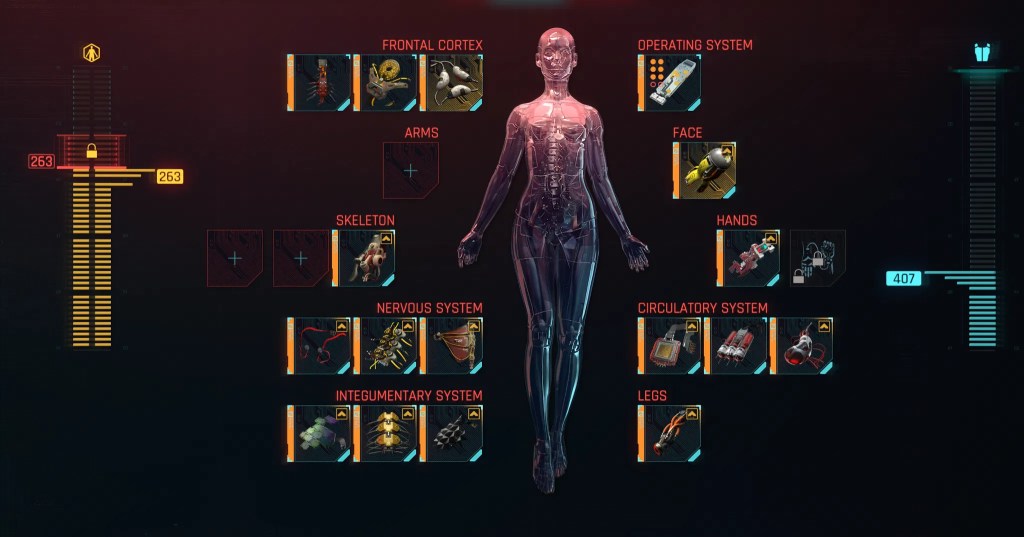Viewport: 1024px width, 537px height.
Task: Choose the white mice-shaped Frontal Cortex implant
Action: [452, 82]
